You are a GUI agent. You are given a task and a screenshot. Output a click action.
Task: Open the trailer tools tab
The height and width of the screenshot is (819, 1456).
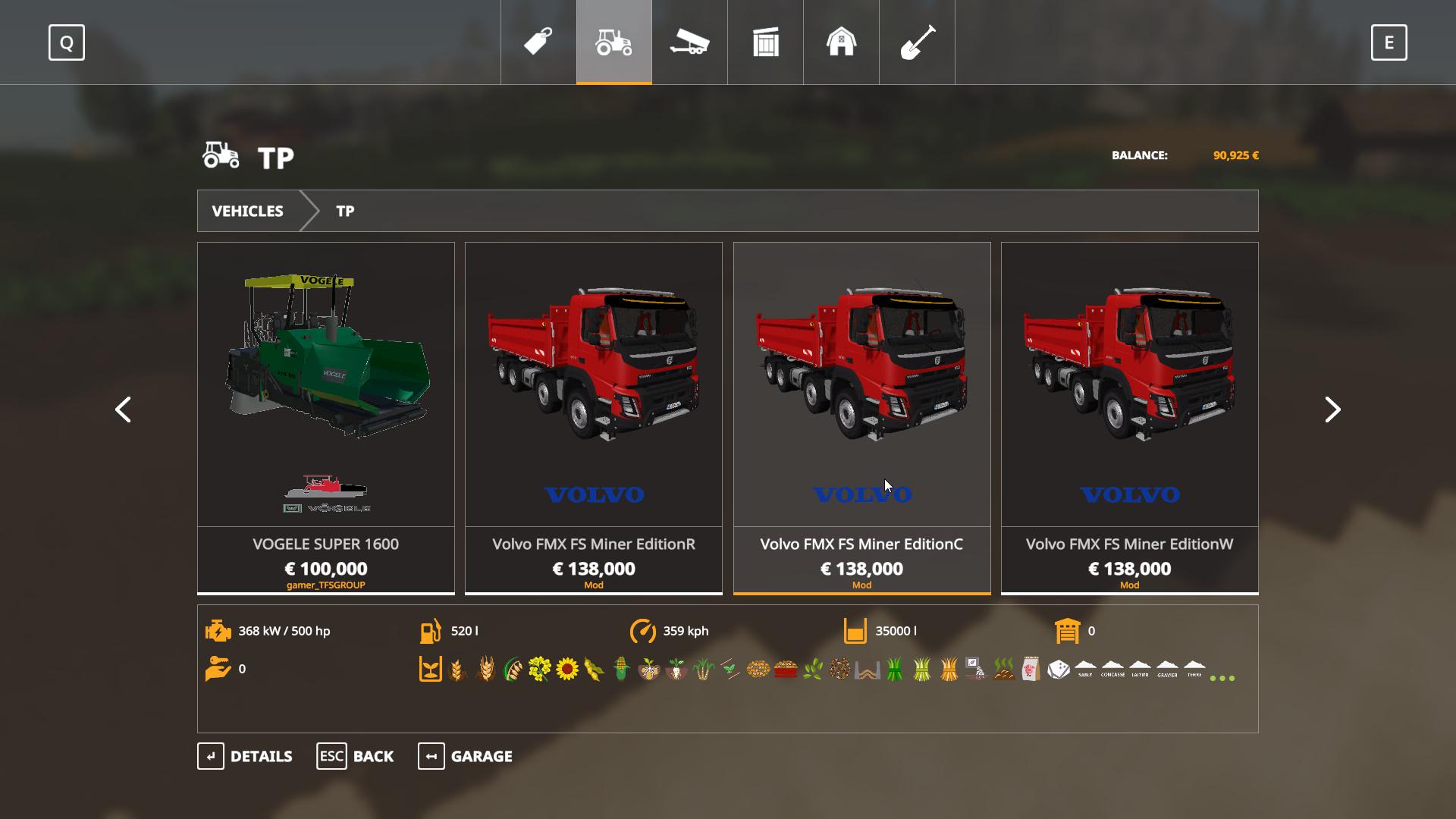click(689, 42)
